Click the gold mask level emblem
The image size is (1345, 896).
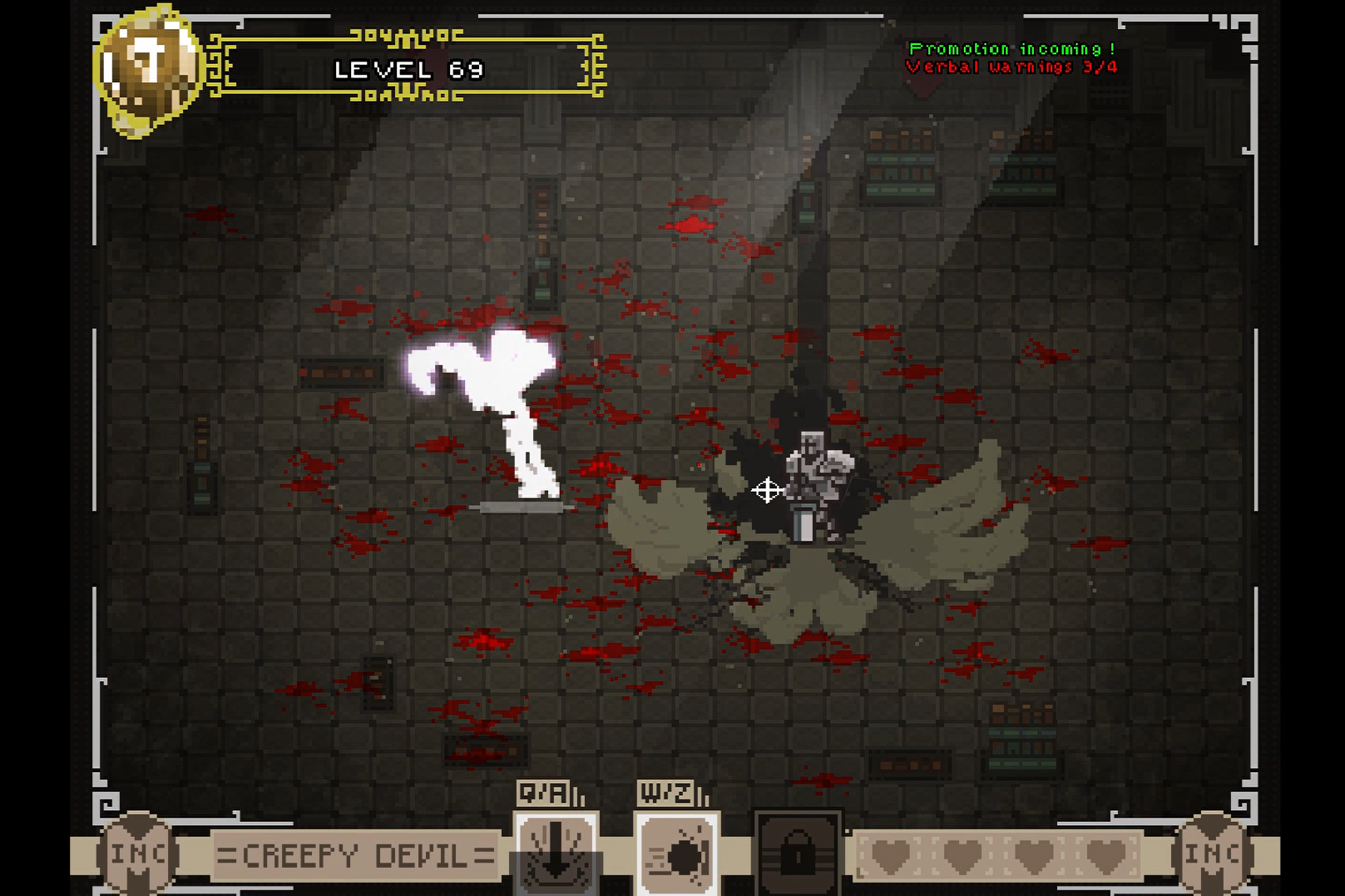click(148, 70)
